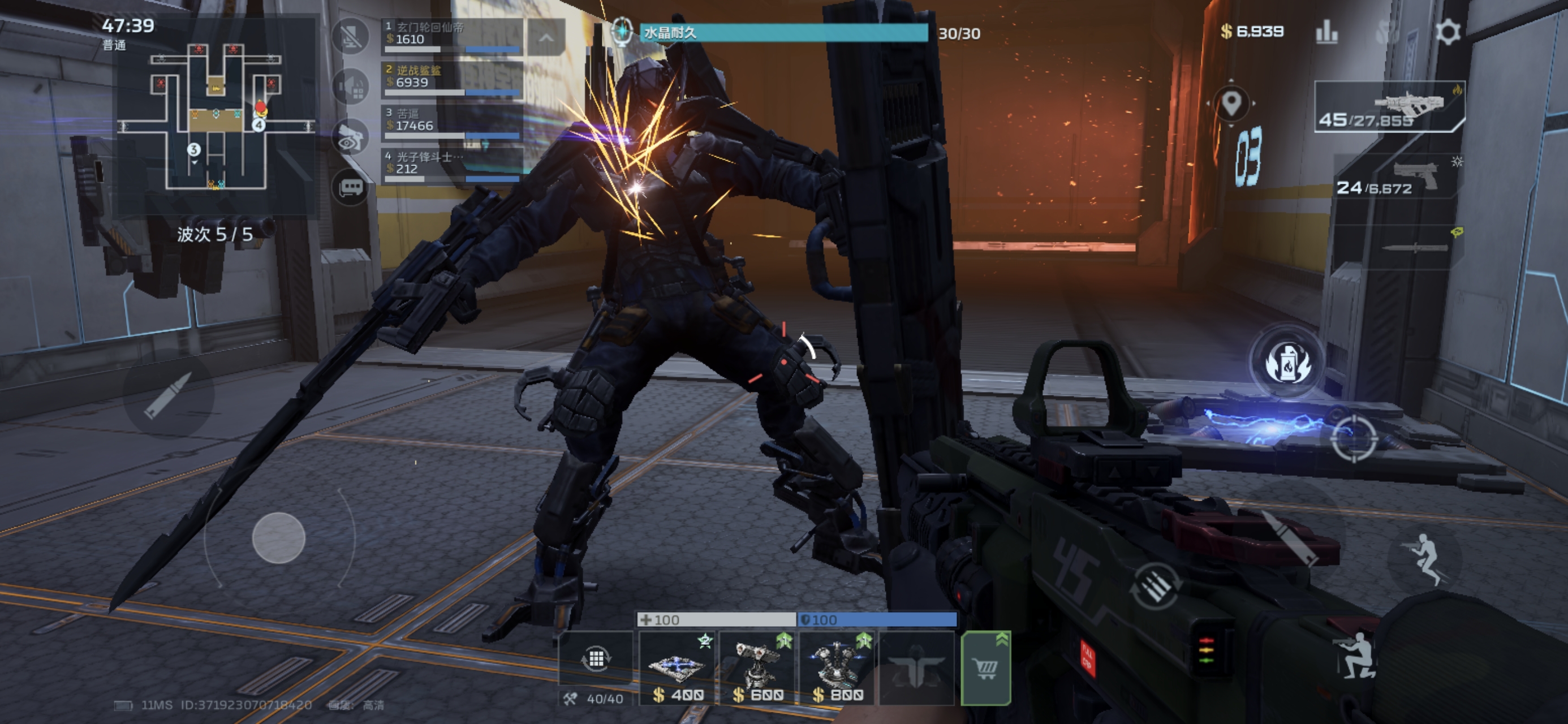Buy the $400 electric floor trap
Screen dimensions: 1568x724
pos(678,668)
